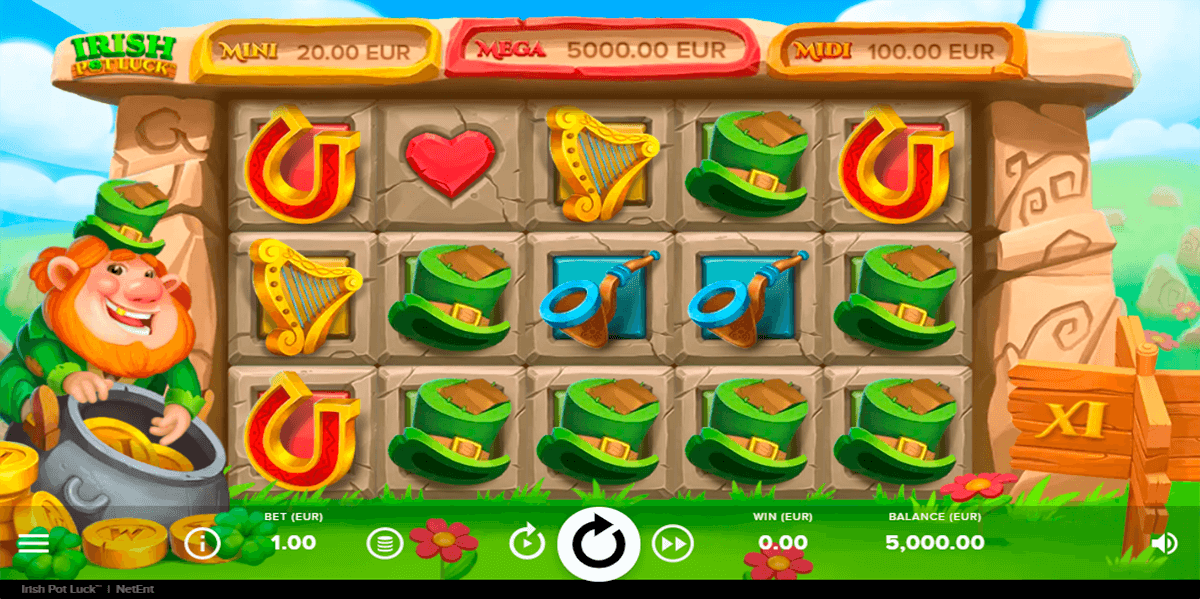Activate the autoplay button
The image size is (1200, 599).
tap(527, 544)
